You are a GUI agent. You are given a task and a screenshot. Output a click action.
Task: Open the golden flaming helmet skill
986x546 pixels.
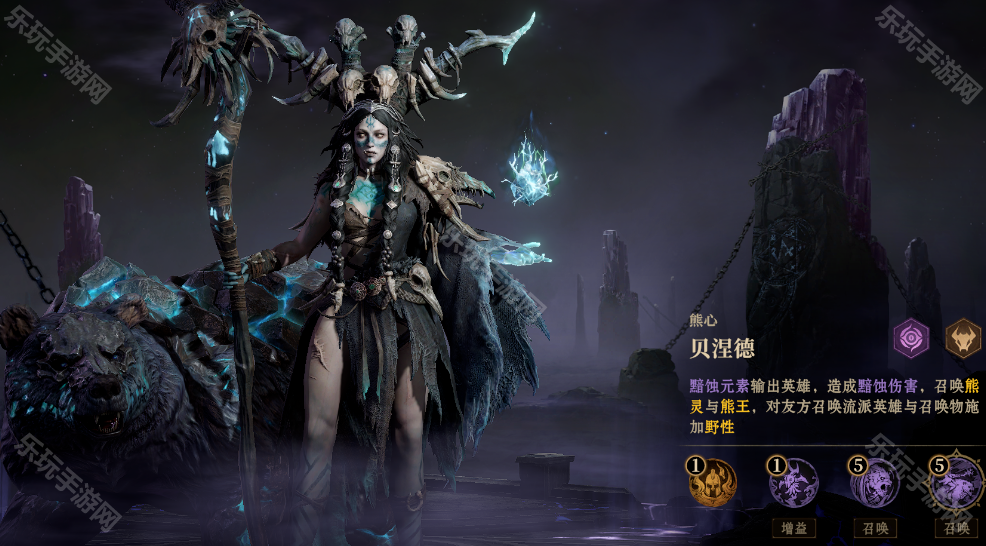[713, 484]
